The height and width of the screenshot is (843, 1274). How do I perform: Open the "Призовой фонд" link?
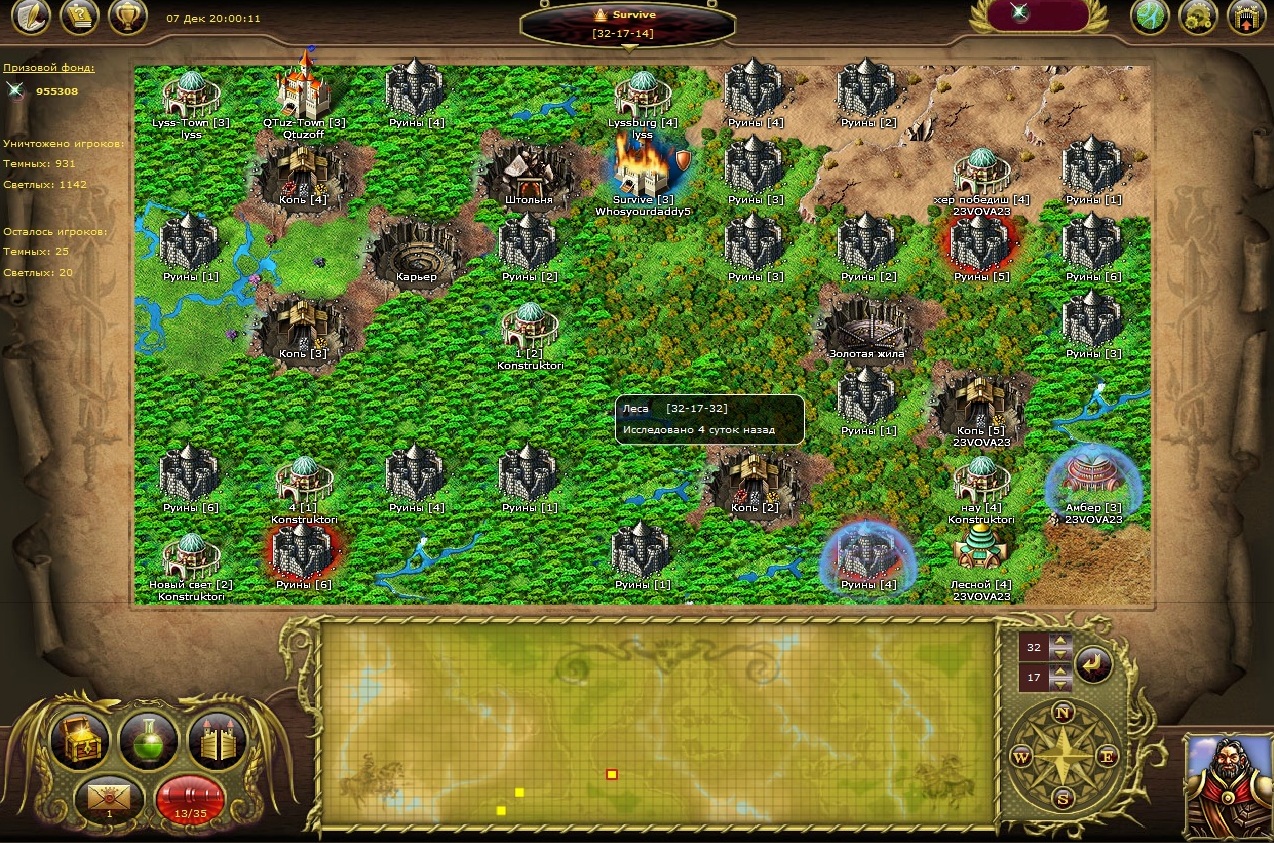click(x=49, y=68)
